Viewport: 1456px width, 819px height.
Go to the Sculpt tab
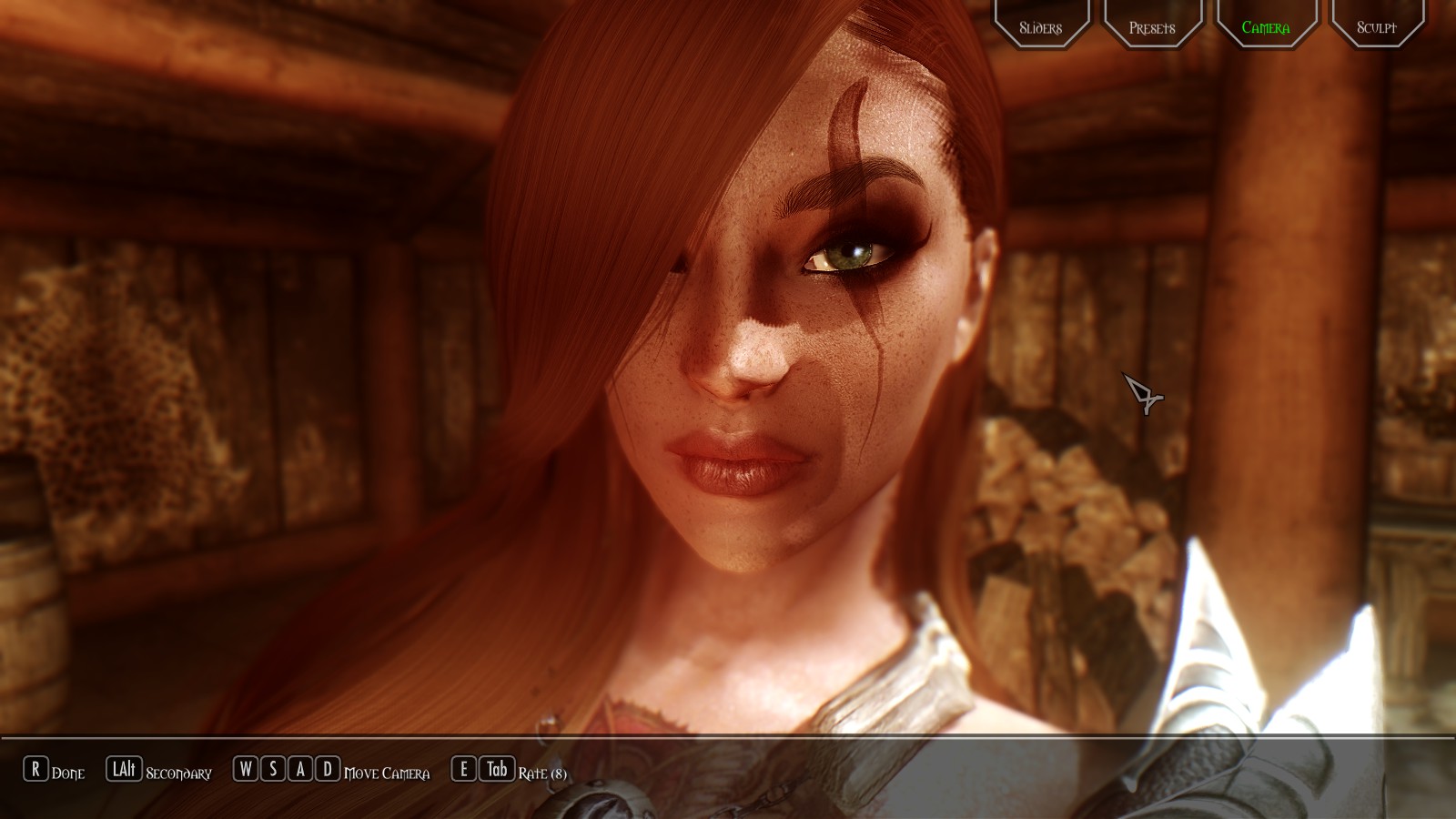1377,26
